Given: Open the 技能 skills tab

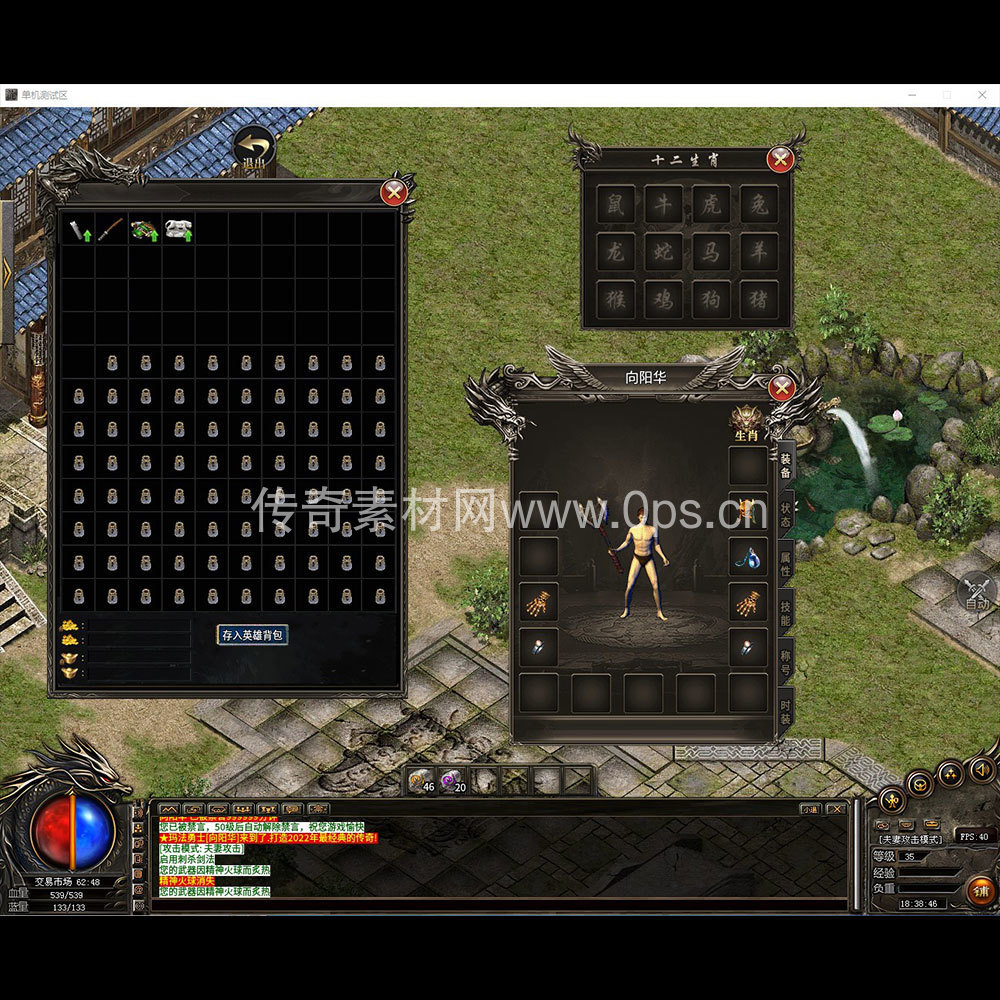Looking at the screenshot, I should 786,614.
